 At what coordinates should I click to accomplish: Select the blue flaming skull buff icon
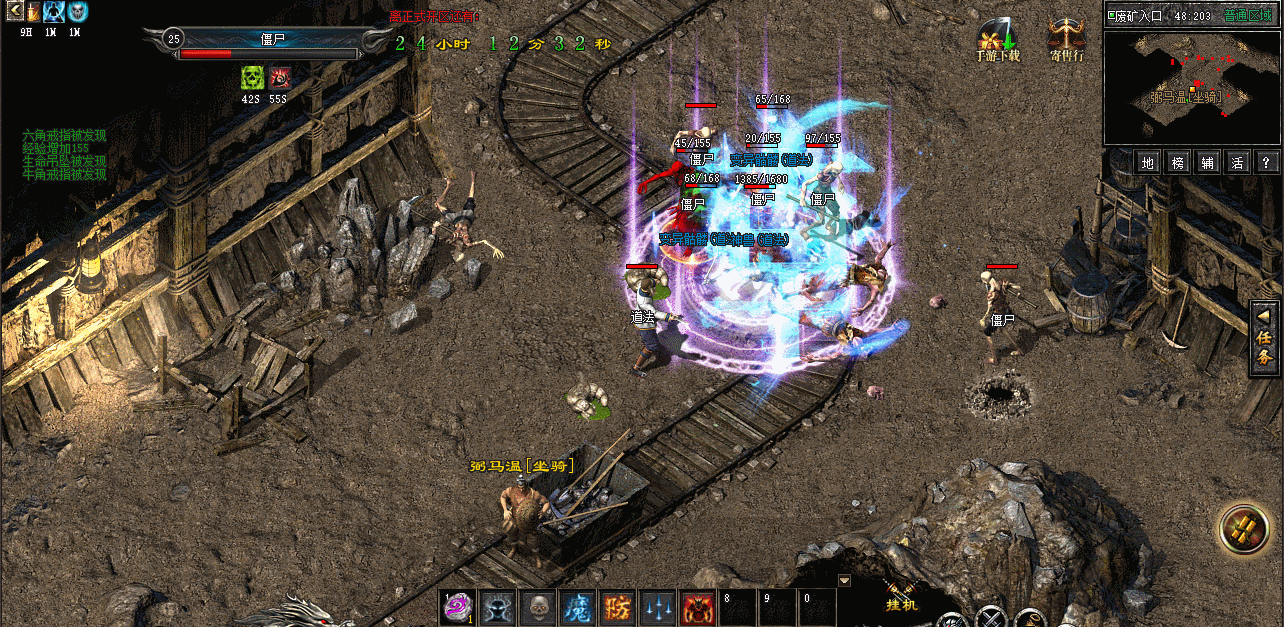pos(77,12)
